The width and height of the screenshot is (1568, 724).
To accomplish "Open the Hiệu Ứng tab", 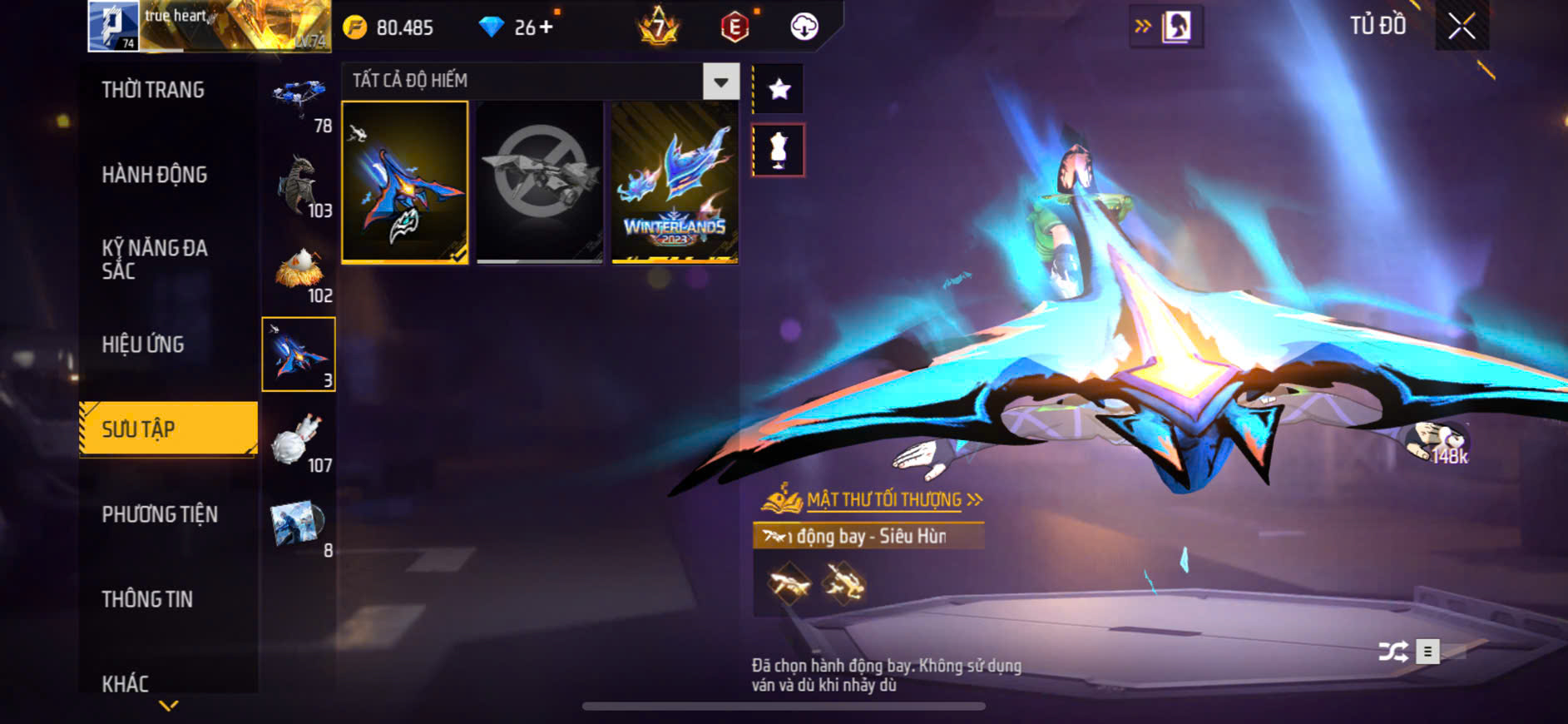I will 143,345.
